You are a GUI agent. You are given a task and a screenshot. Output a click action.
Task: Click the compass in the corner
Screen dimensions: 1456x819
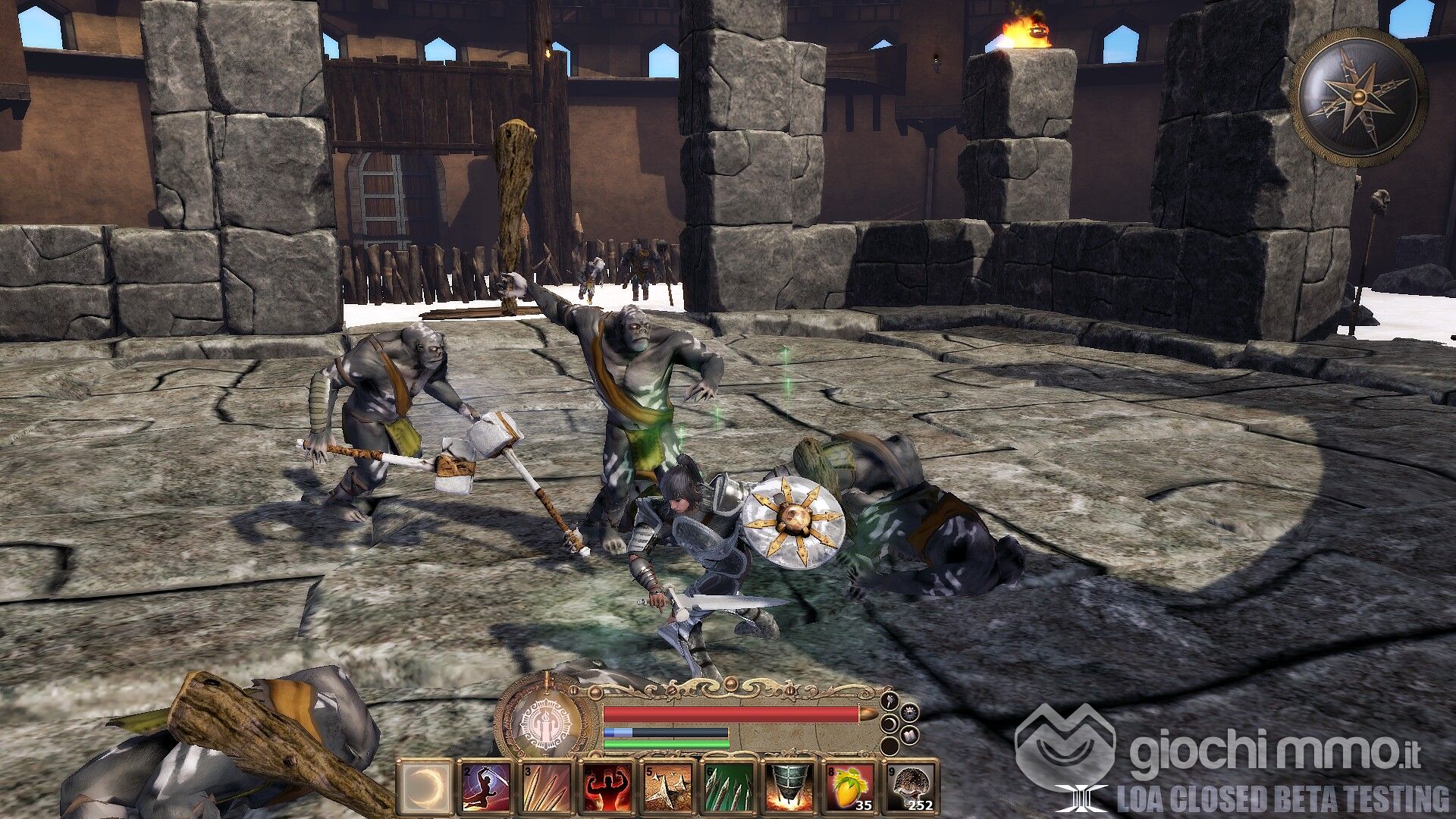coord(1358,96)
